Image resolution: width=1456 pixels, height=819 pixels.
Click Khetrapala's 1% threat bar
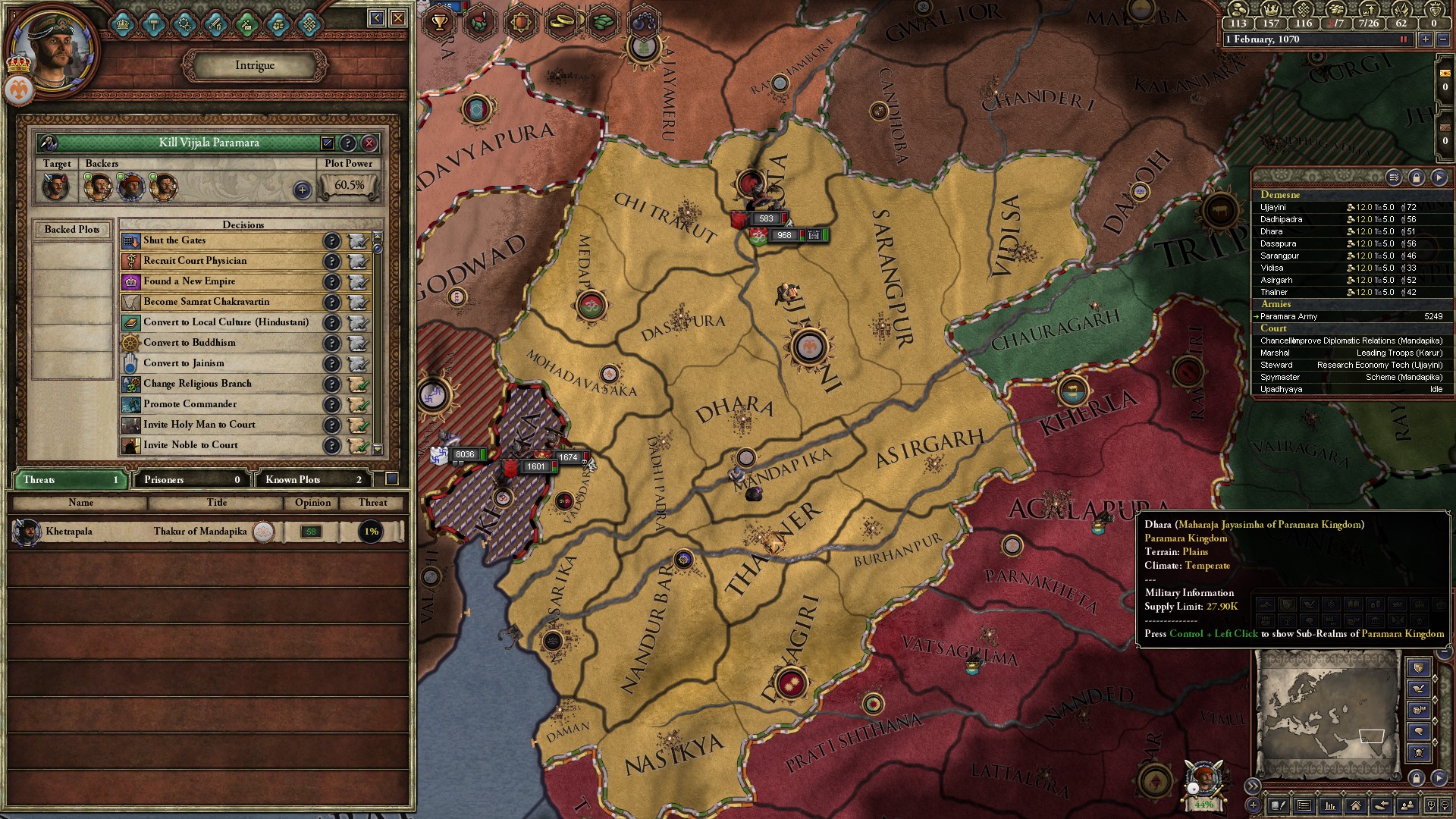(x=371, y=532)
